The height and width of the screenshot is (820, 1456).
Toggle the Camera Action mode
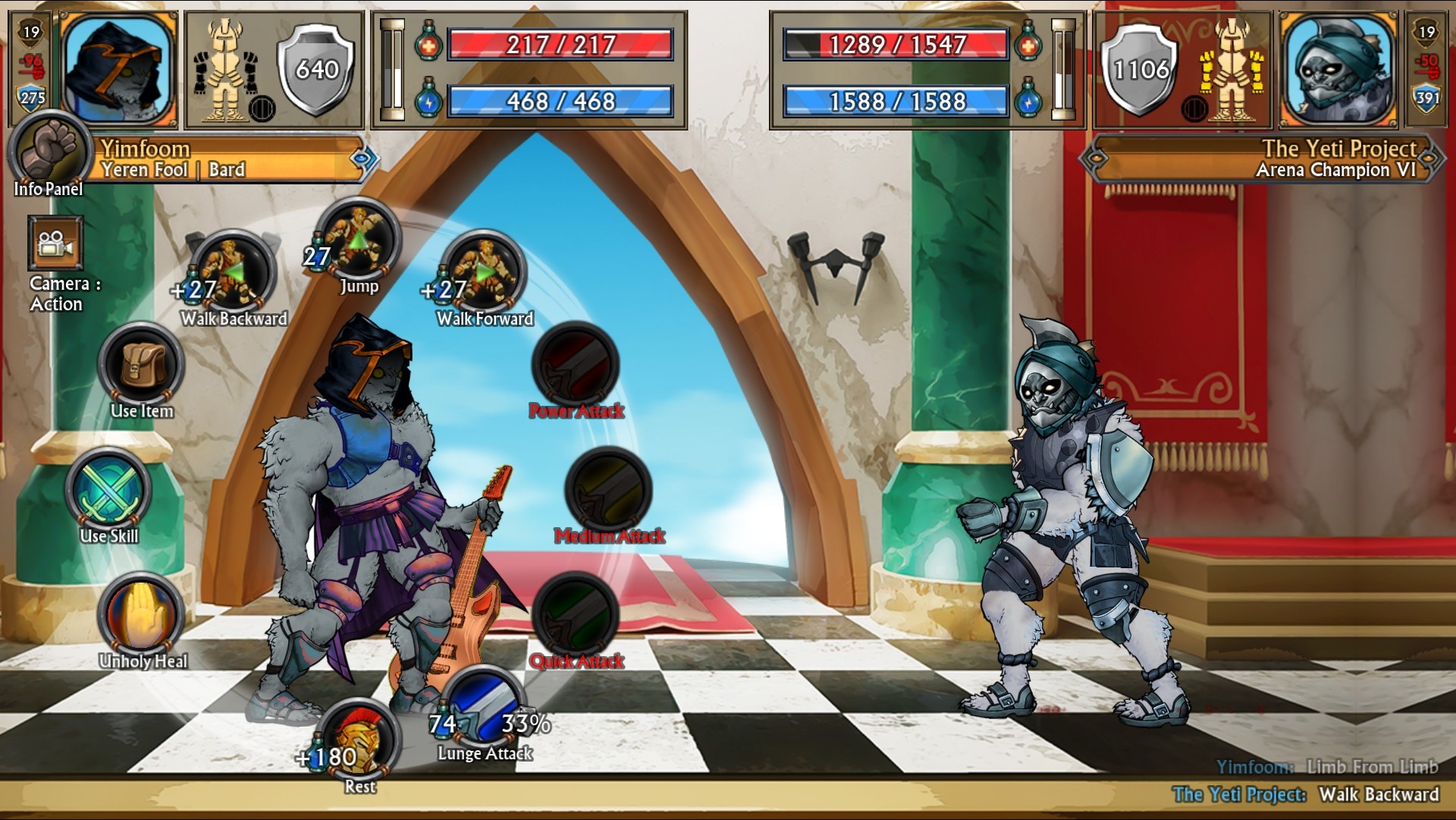tap(55, 243)
